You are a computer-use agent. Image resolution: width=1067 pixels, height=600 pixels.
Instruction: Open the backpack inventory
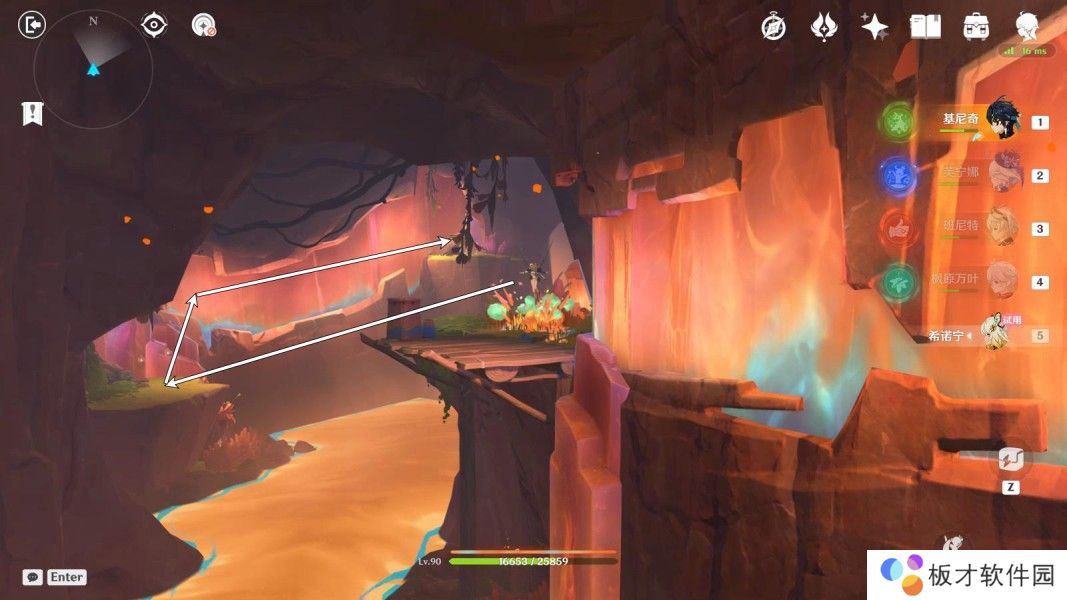(976, 27)
